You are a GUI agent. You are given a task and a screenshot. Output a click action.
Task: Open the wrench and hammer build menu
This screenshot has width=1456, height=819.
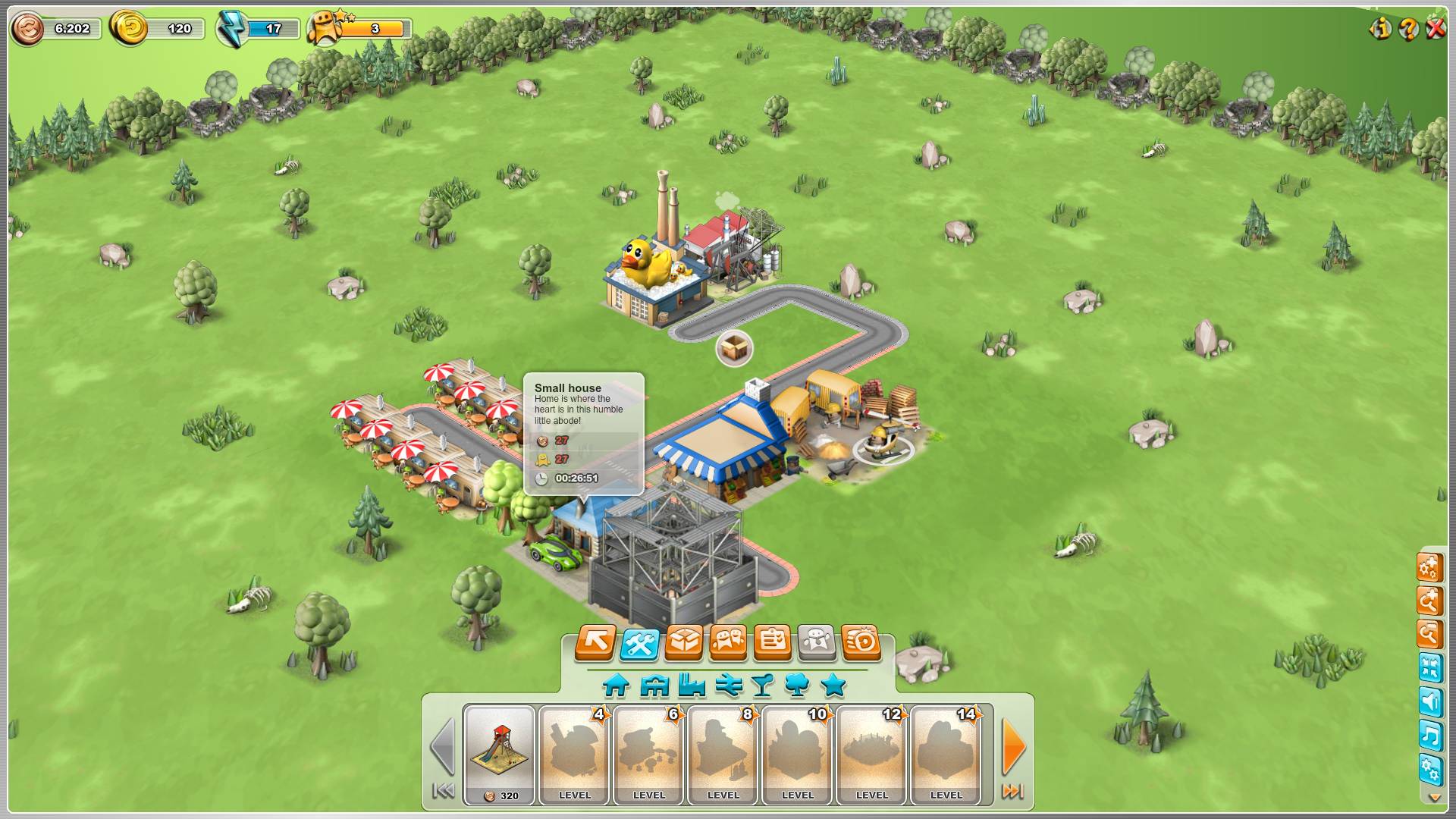639,644
